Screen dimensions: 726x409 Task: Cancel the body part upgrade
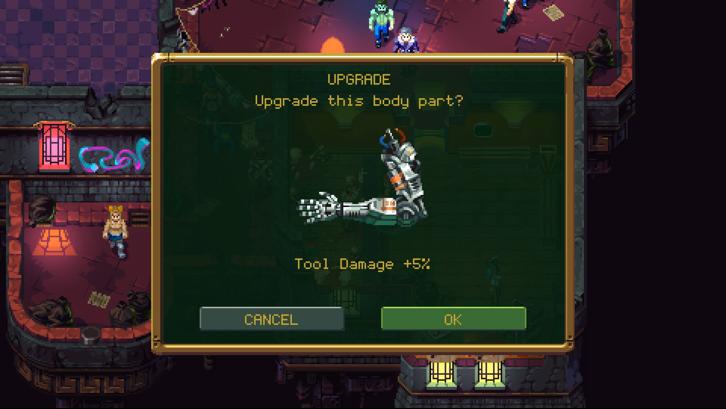[x=271, y=319]
